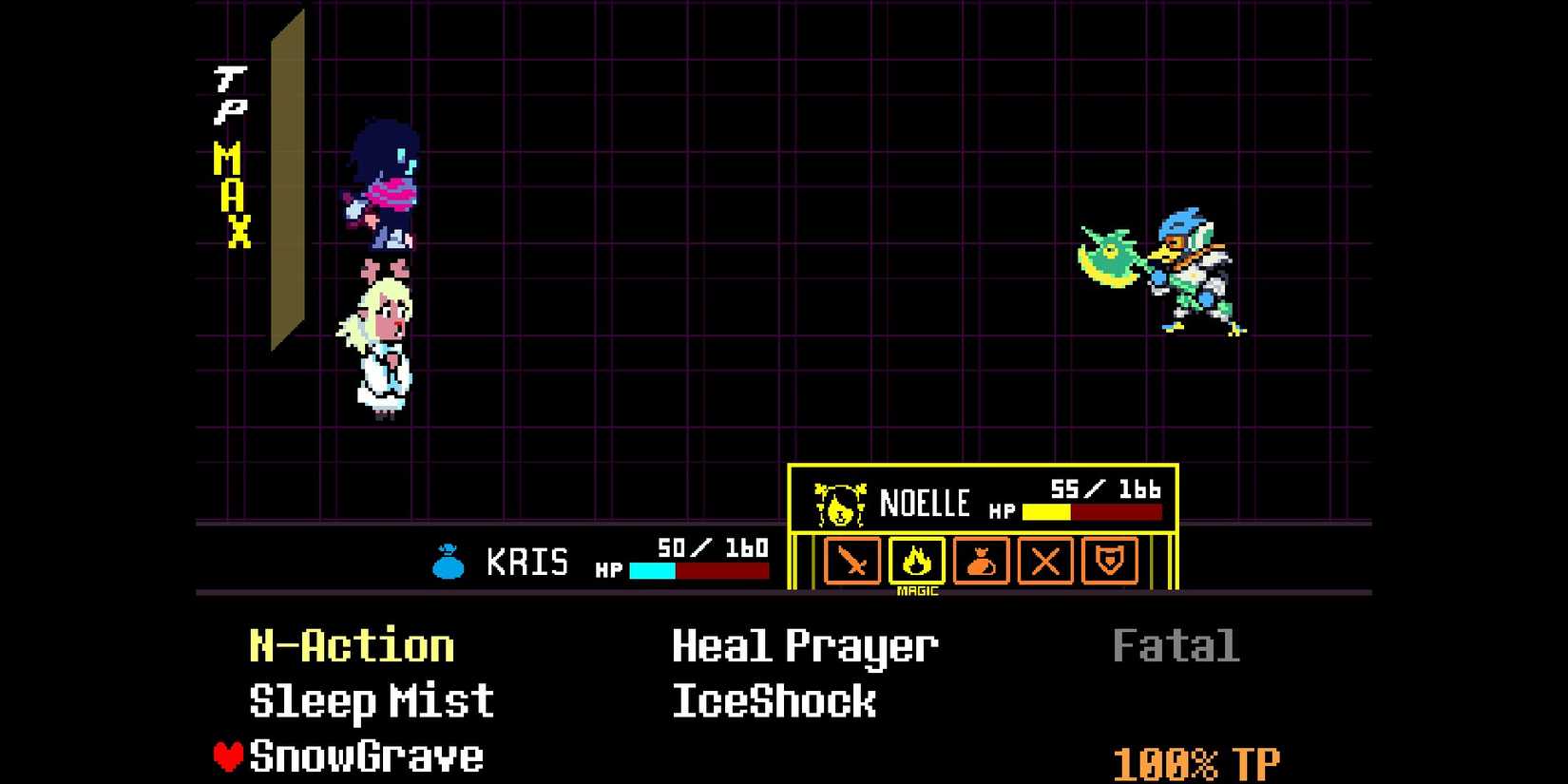Click Noelle's HP bar showing 55/160
1568x784 pixels.
pyautogui.click(x=1093, y=513)
